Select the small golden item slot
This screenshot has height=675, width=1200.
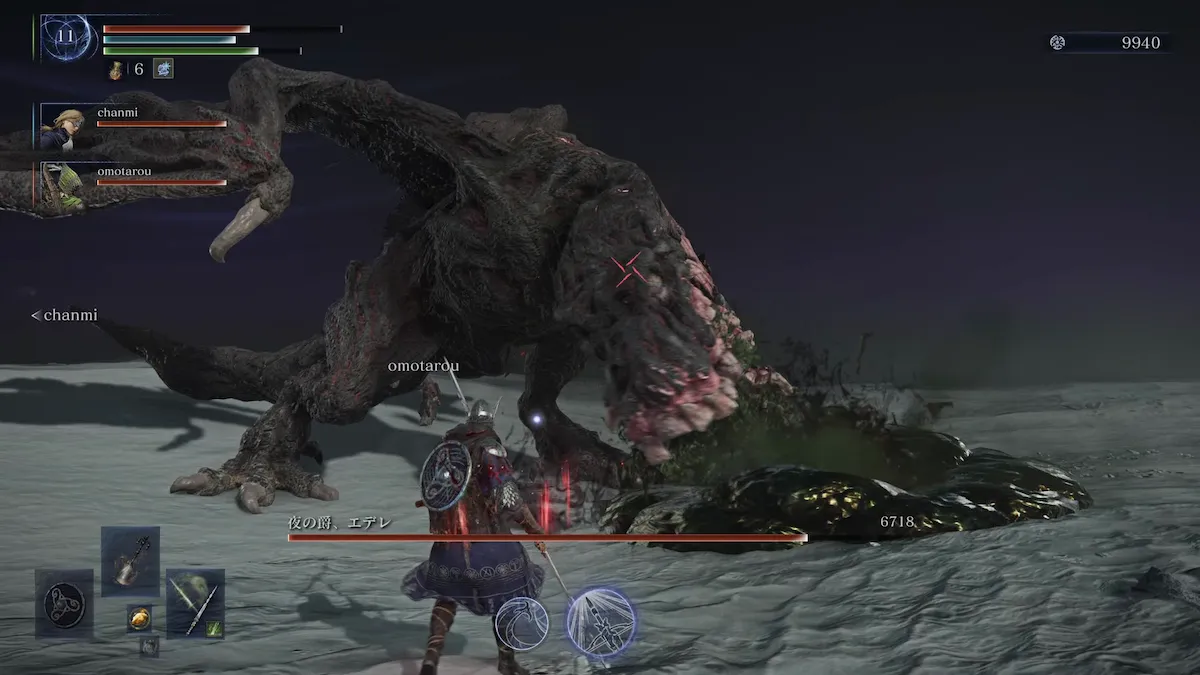(139, 618)
